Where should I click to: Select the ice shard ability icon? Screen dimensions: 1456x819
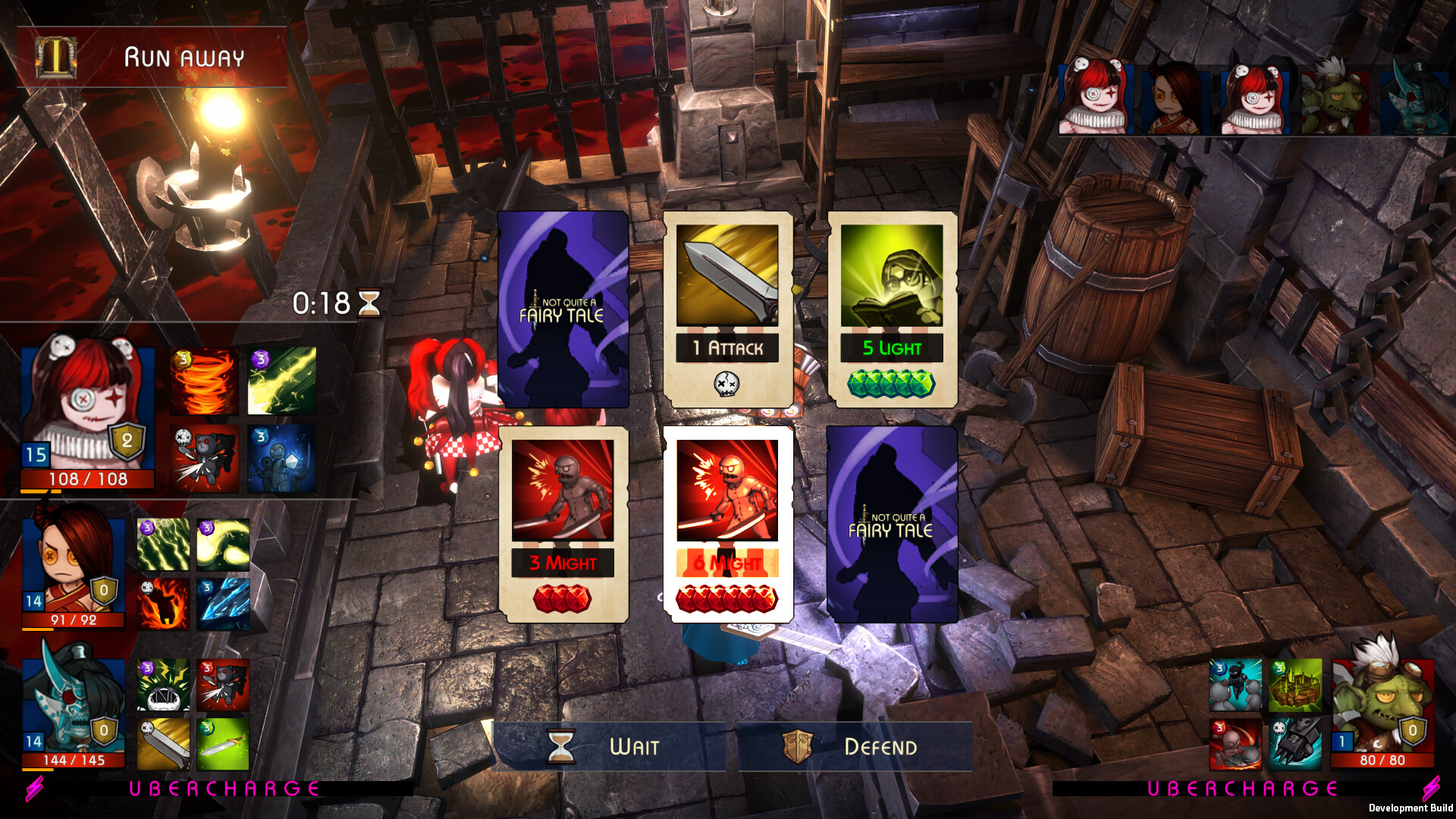(224, 603)
